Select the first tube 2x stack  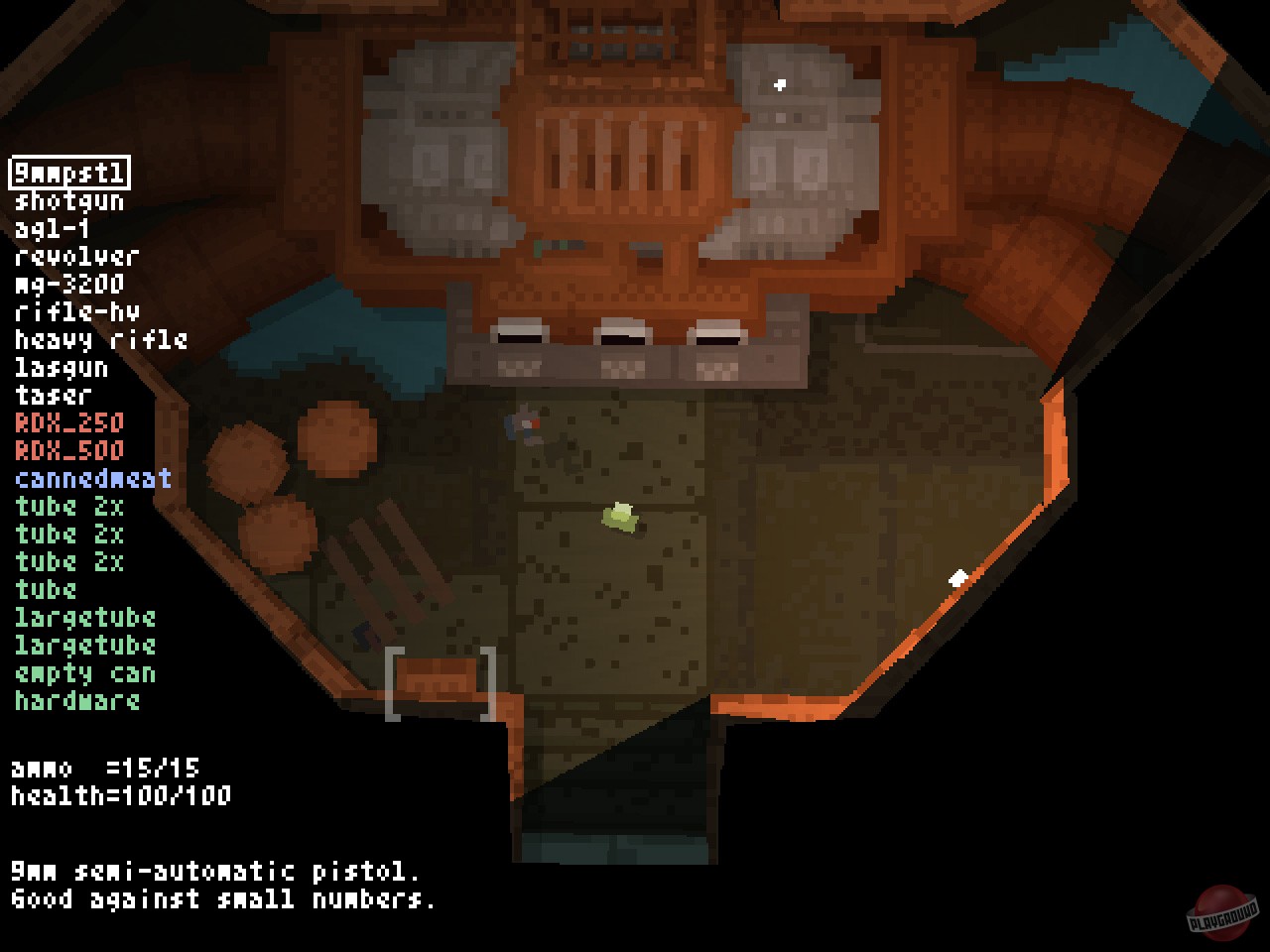(x=67, y=507)
